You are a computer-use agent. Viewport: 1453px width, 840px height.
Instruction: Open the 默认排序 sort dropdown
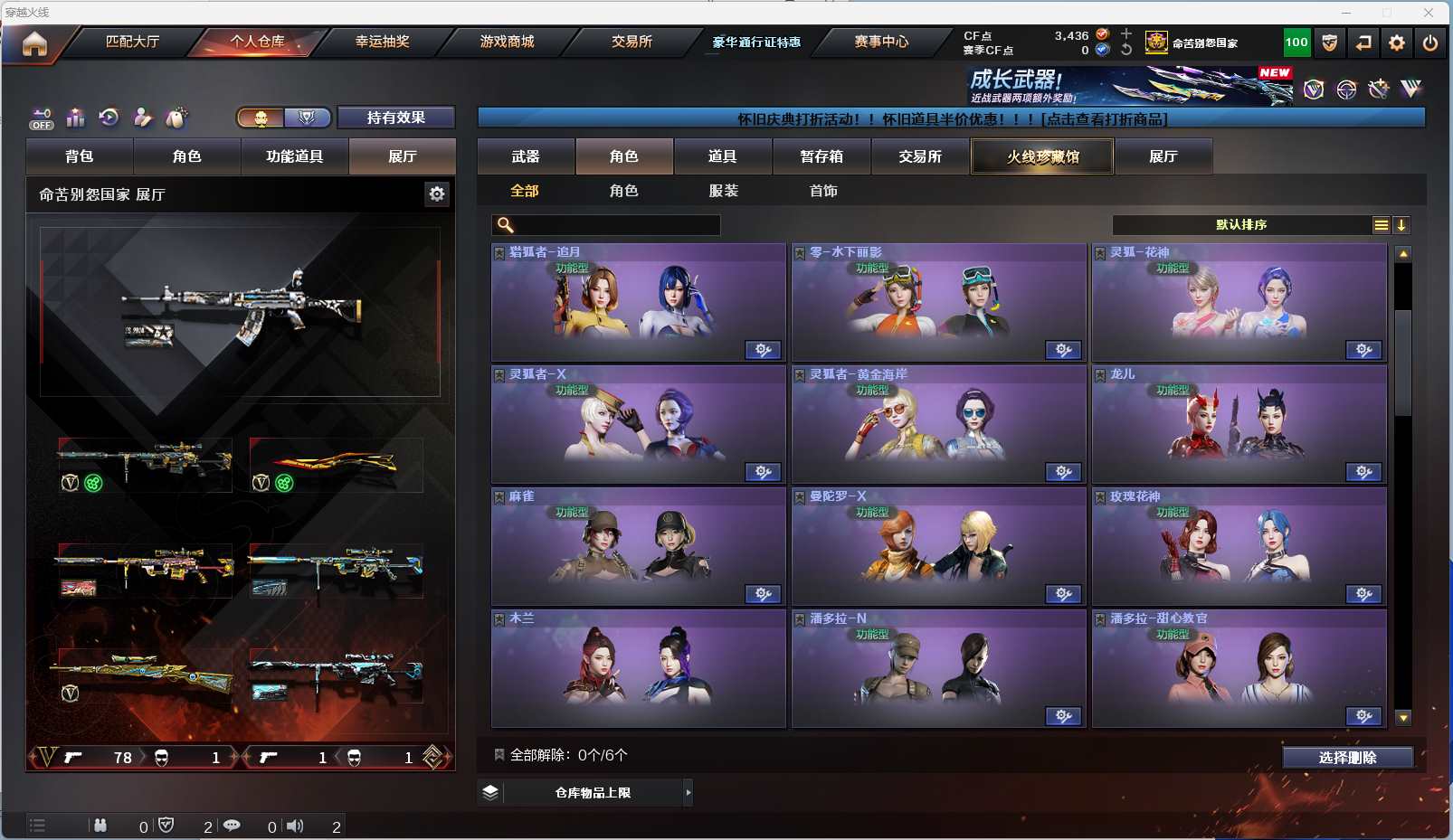click(x=1241, y=225)
